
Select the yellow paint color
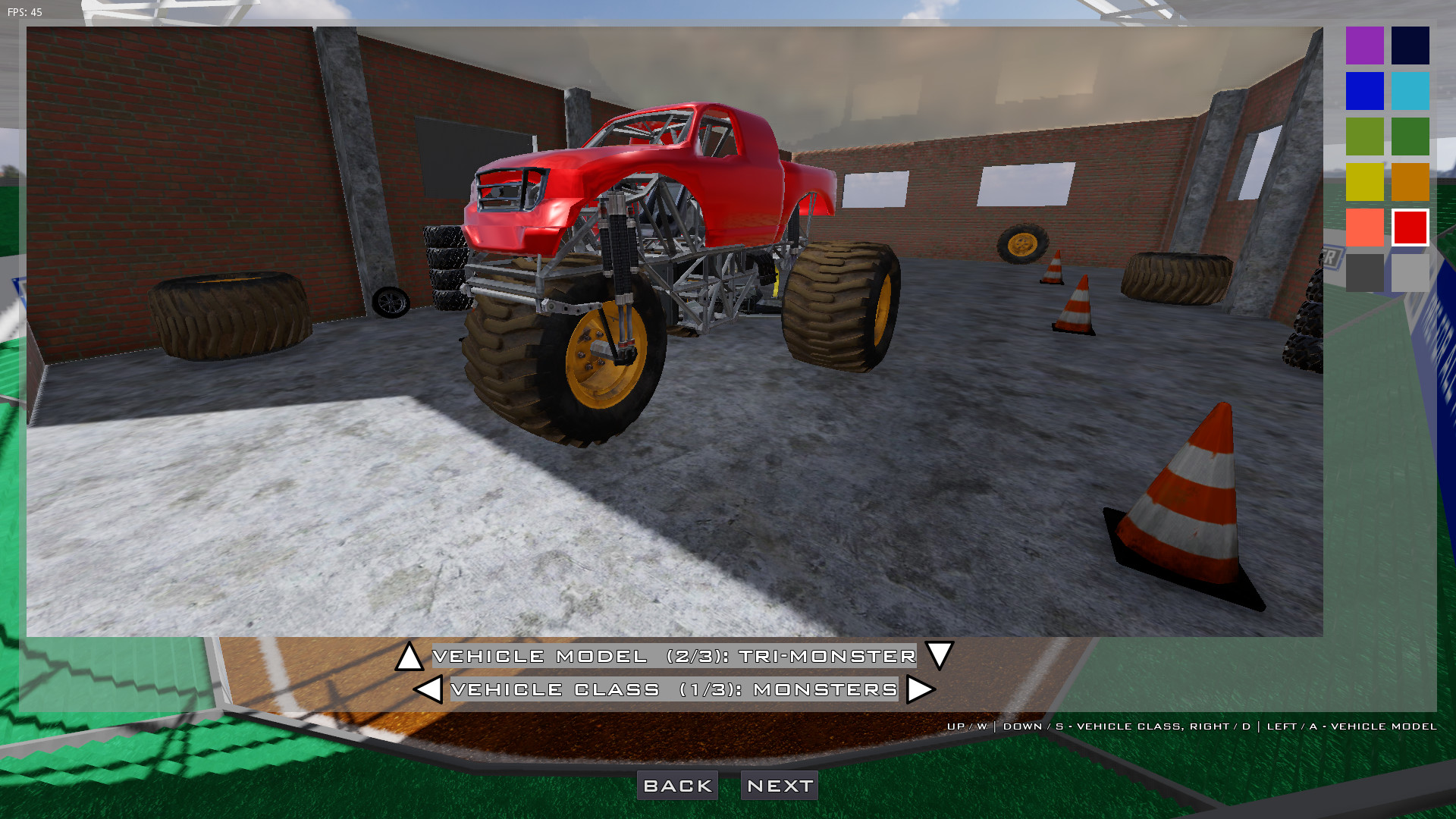[1363, 182]
